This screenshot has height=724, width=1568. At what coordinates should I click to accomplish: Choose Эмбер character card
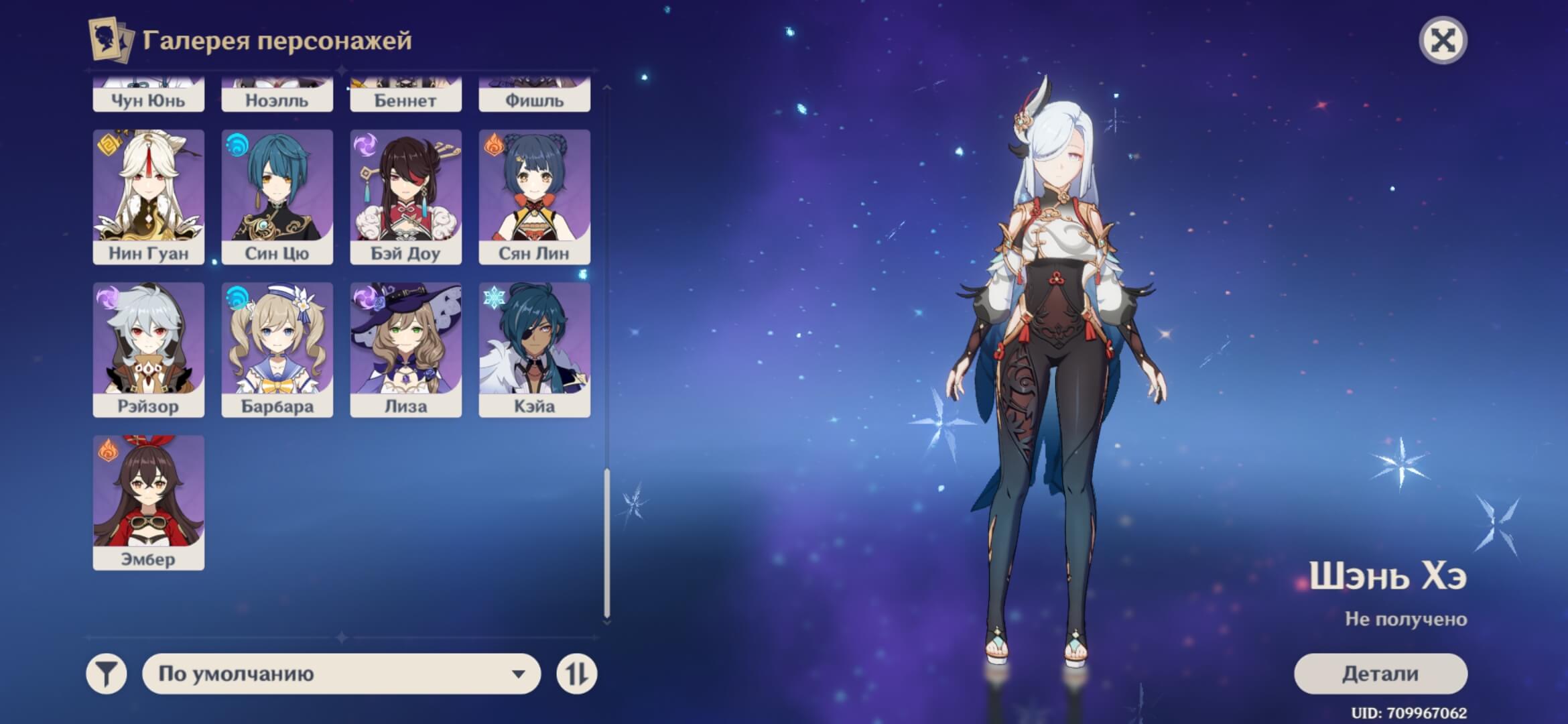148,502
